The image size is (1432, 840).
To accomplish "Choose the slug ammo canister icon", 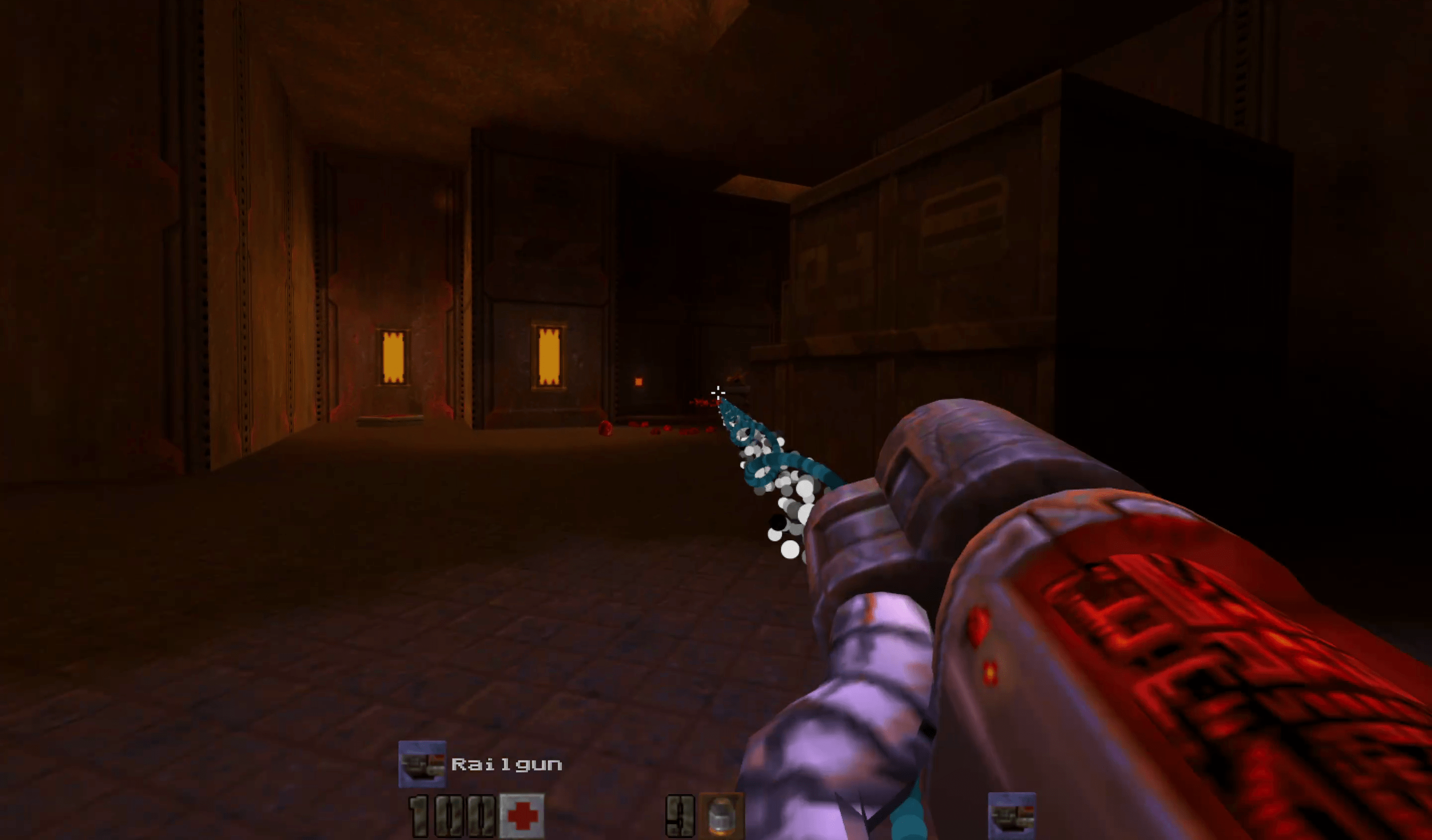I will pyautogui.click(x=721, y=816).
